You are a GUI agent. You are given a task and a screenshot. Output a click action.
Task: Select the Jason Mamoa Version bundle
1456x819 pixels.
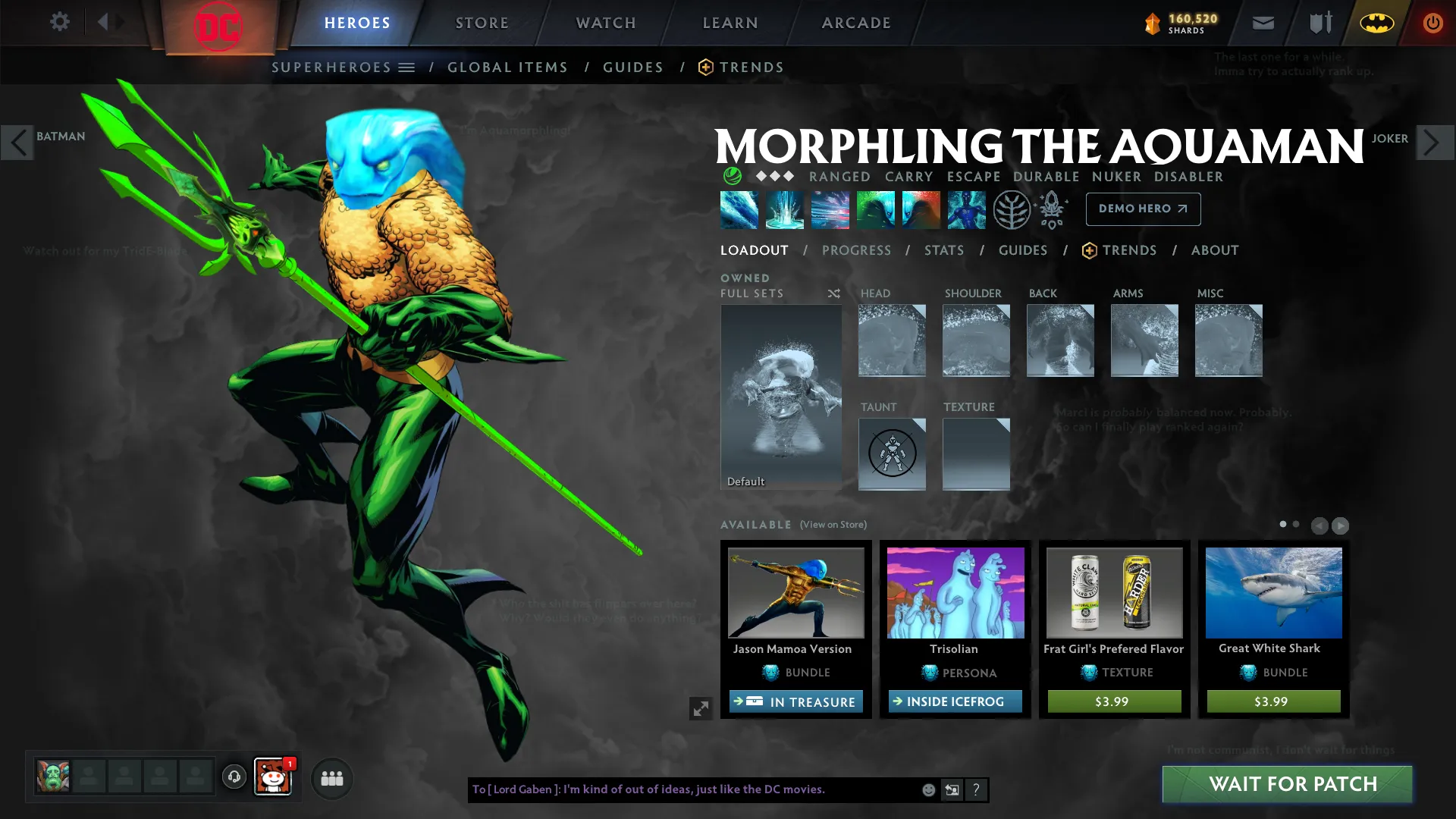[x=795, y=593]
